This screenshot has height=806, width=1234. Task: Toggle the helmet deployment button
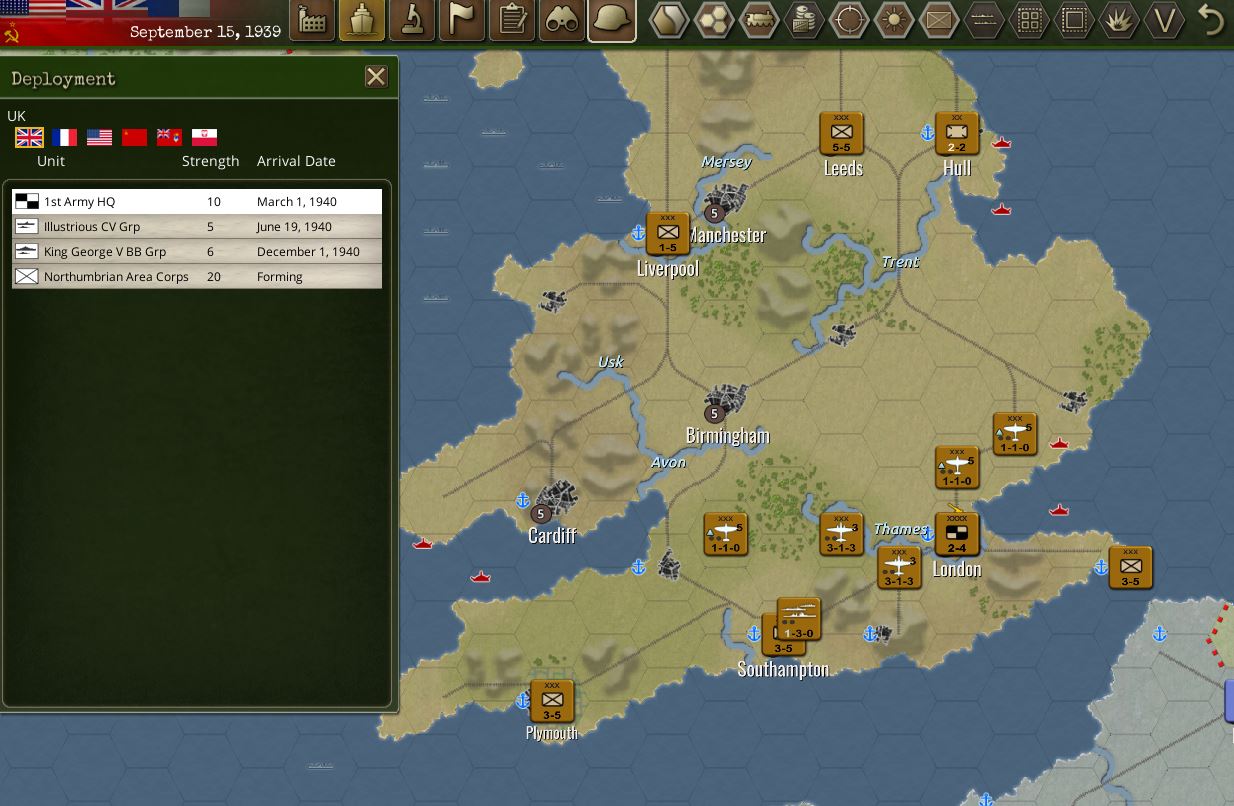612,20
